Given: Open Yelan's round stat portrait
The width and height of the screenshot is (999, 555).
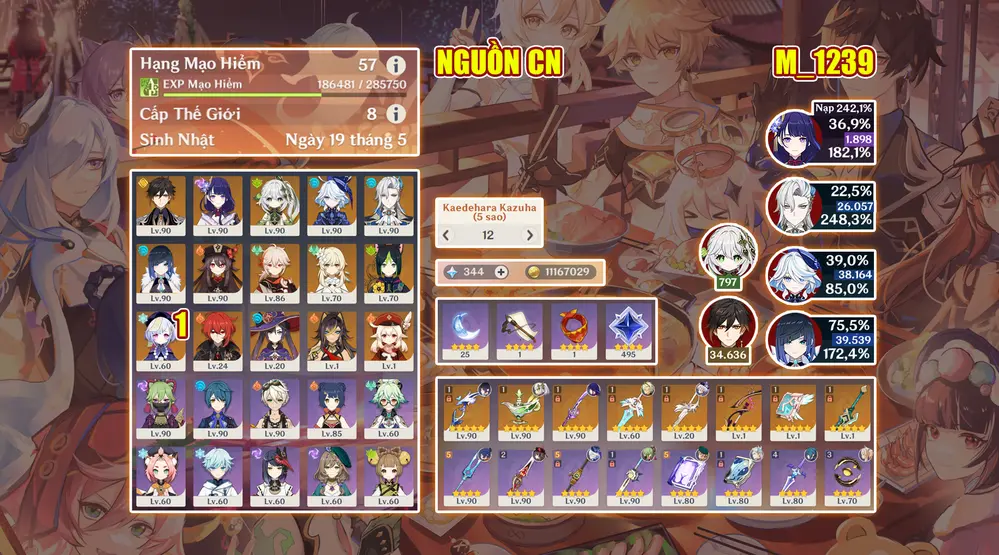Looking at the screenshot, I should (796, 341).
